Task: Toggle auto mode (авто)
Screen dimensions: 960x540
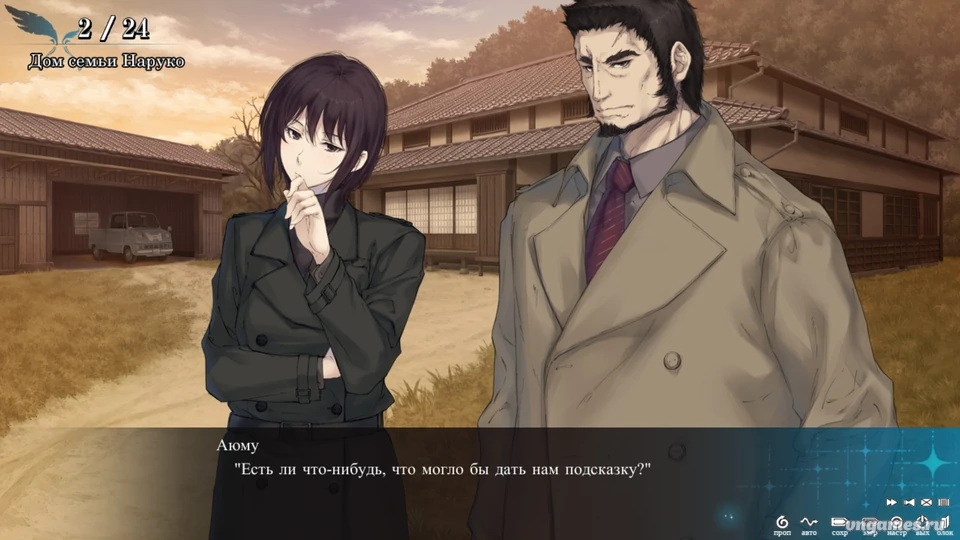Action: pyautogui.click(x=809, y=522)
